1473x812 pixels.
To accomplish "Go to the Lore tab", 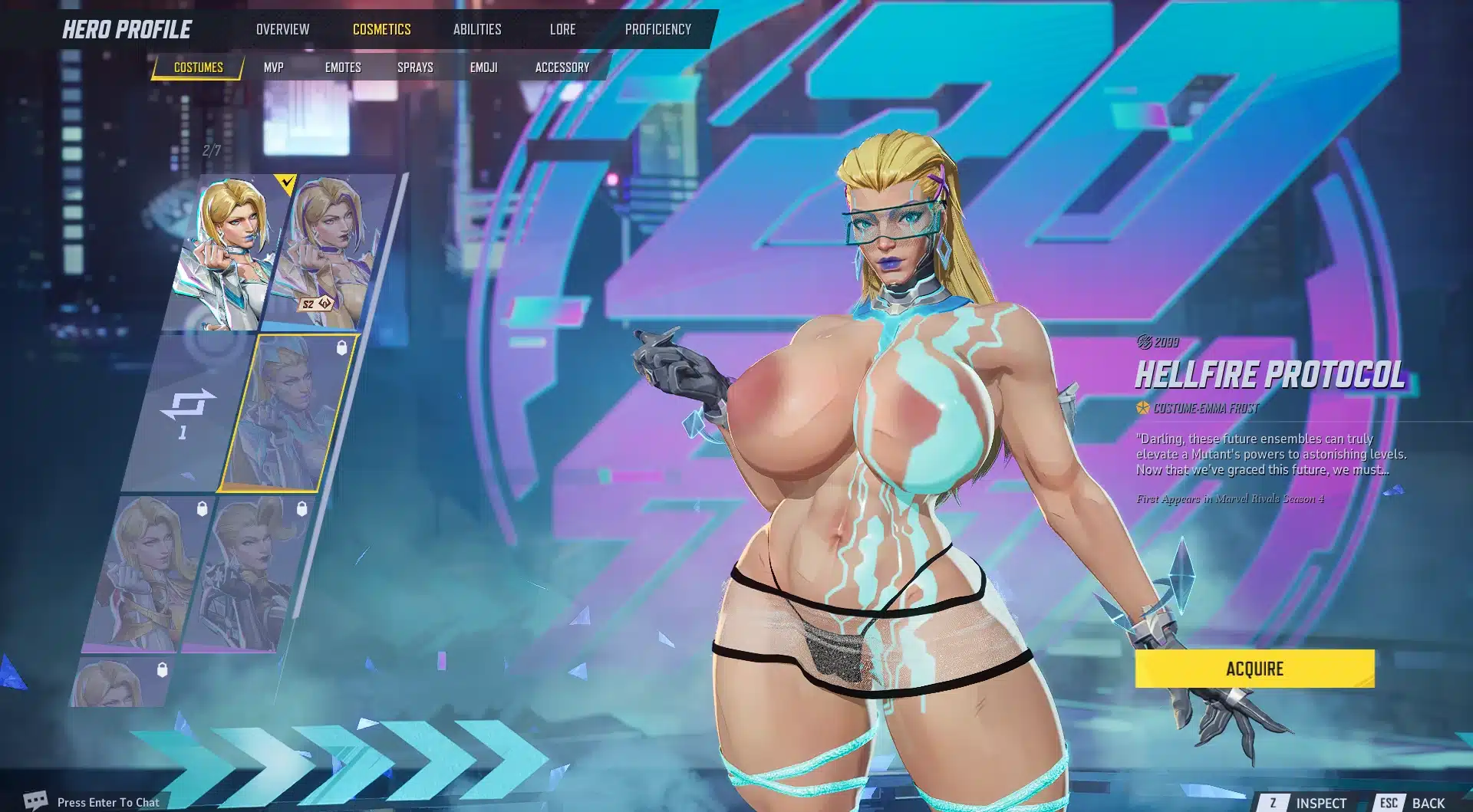I will coord(562,29).
